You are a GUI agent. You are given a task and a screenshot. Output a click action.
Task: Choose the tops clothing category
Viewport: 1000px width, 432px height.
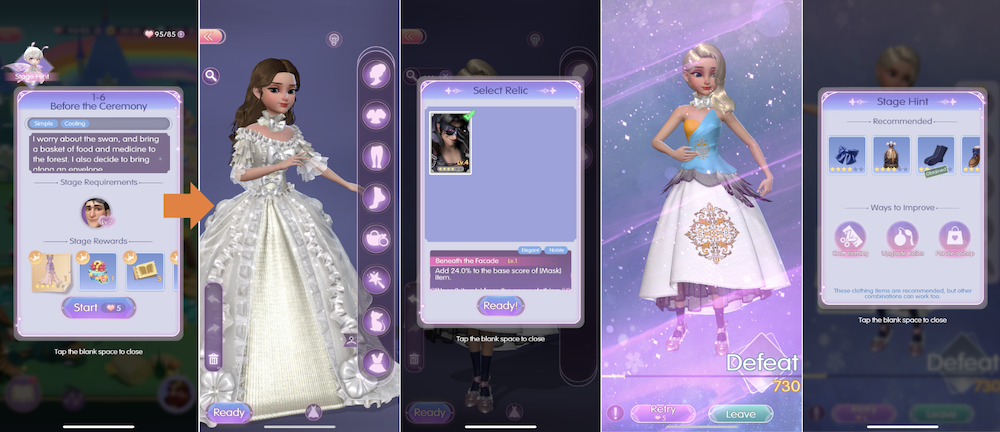point(376,117)
